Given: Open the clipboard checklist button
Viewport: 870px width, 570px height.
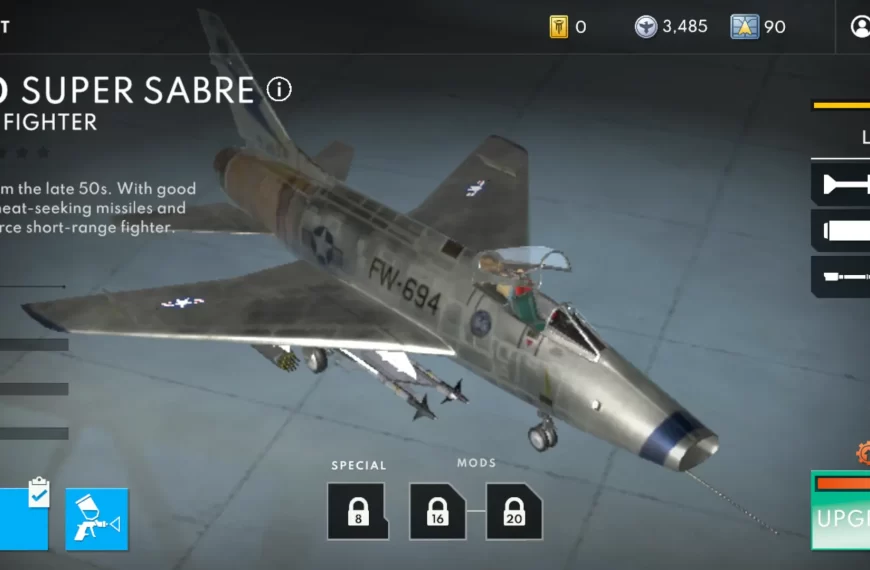Looking at the screenshot, I should (x=24, y=517).
